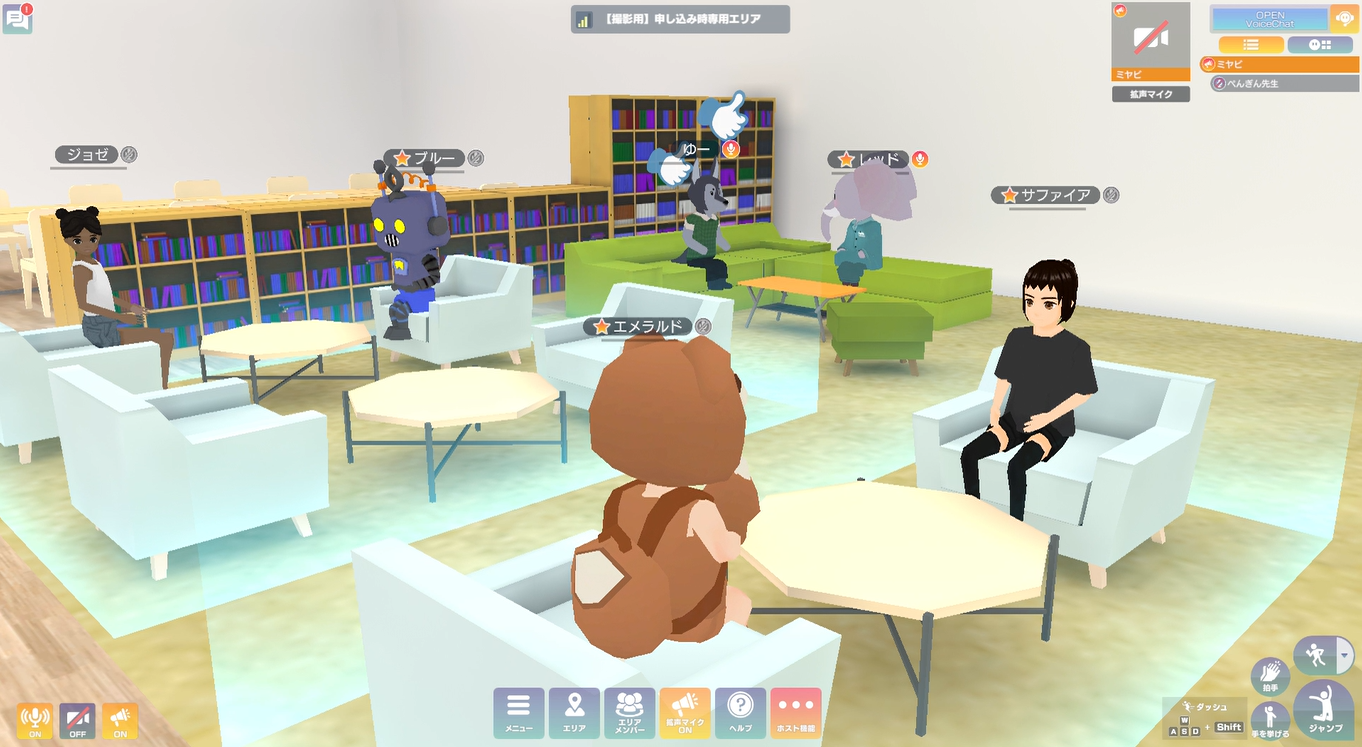
Task: Select ミヤビ in the participant list
Action: 1279,64
